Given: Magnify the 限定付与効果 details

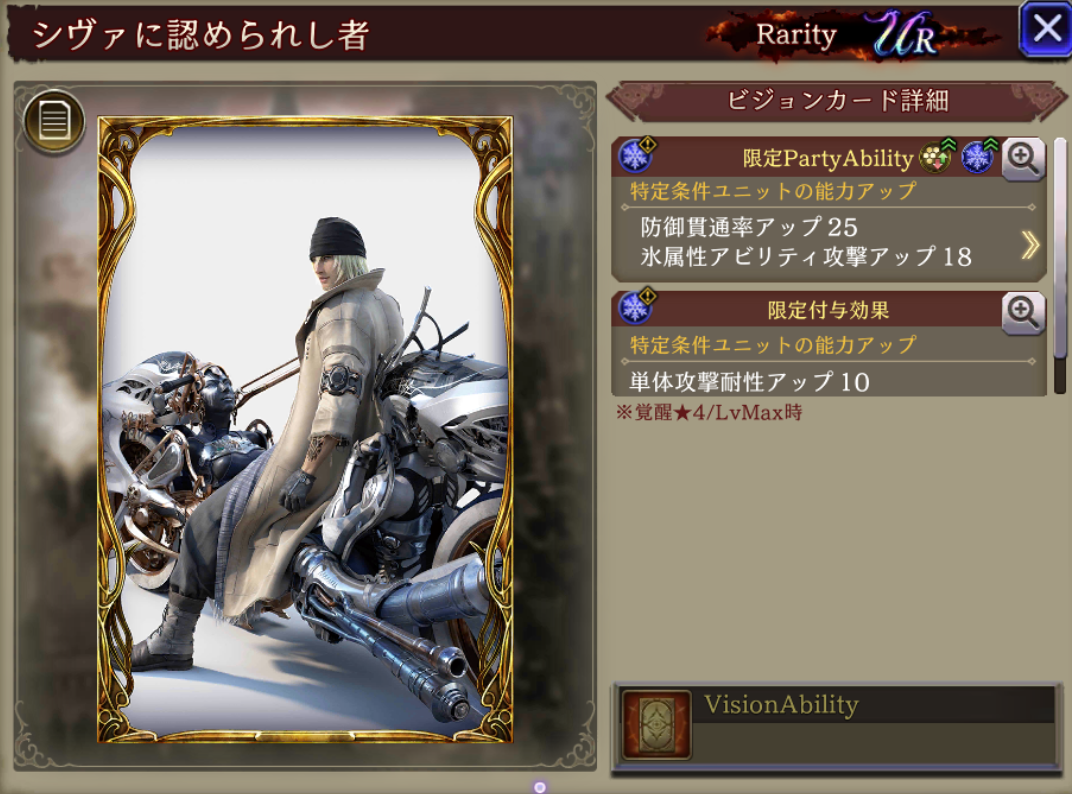Looking at the screenshot, I should [x=1022, y=312].
